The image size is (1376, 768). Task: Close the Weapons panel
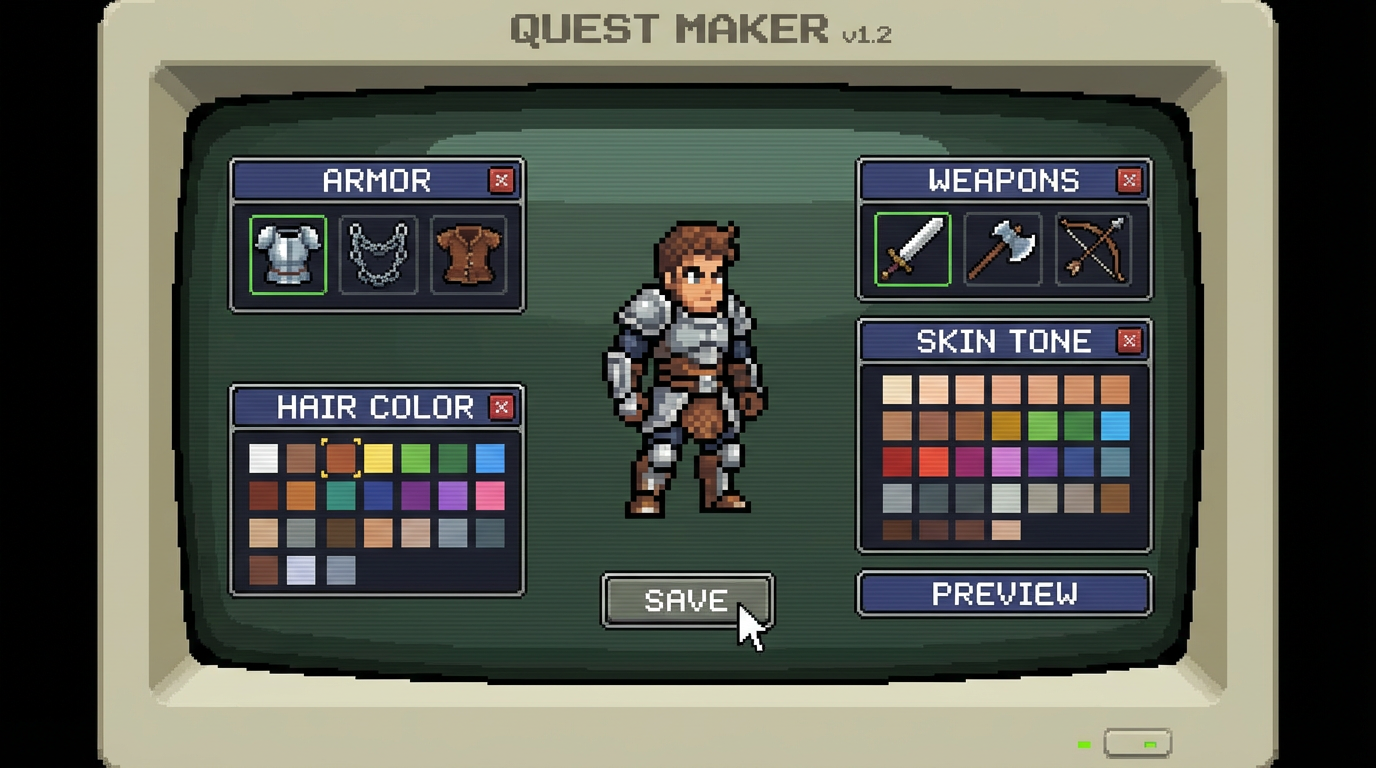[x=1129, y=181]
